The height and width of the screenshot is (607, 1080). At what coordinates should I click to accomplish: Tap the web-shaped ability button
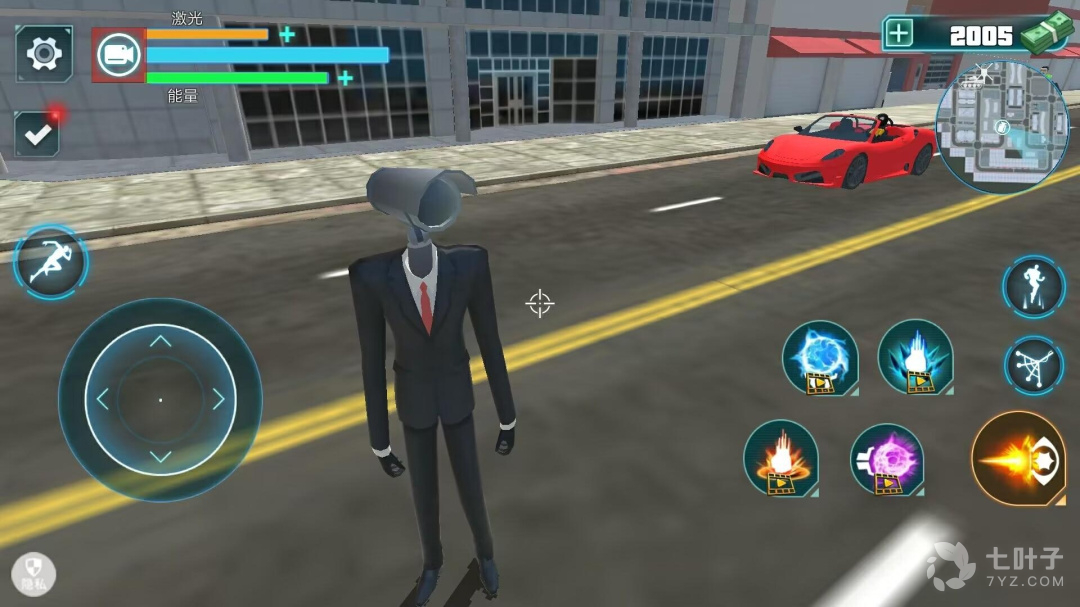point(1033,365)
